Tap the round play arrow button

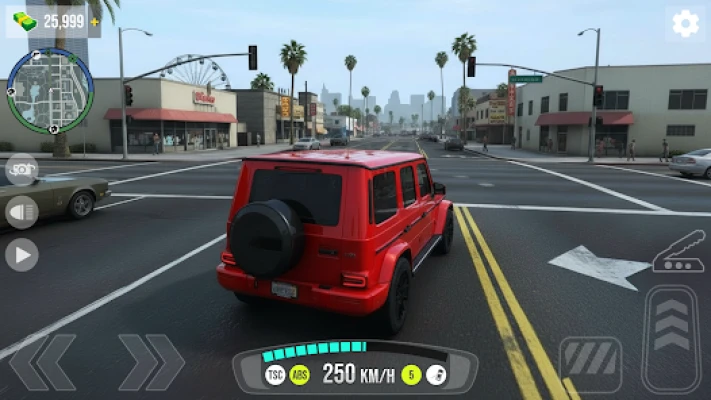(x=21, y=254)
